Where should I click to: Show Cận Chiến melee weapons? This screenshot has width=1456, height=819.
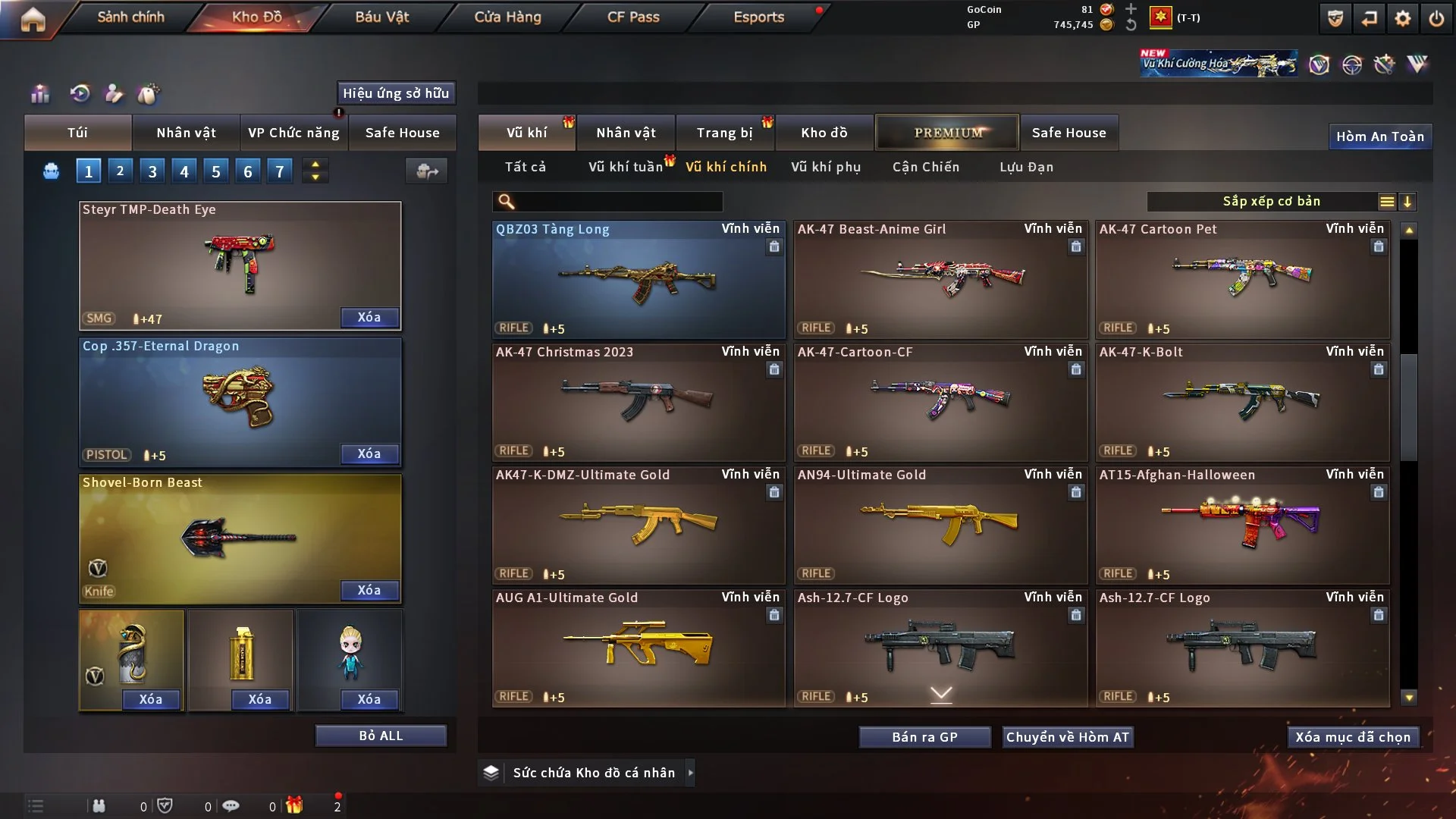tap(926, 167)
